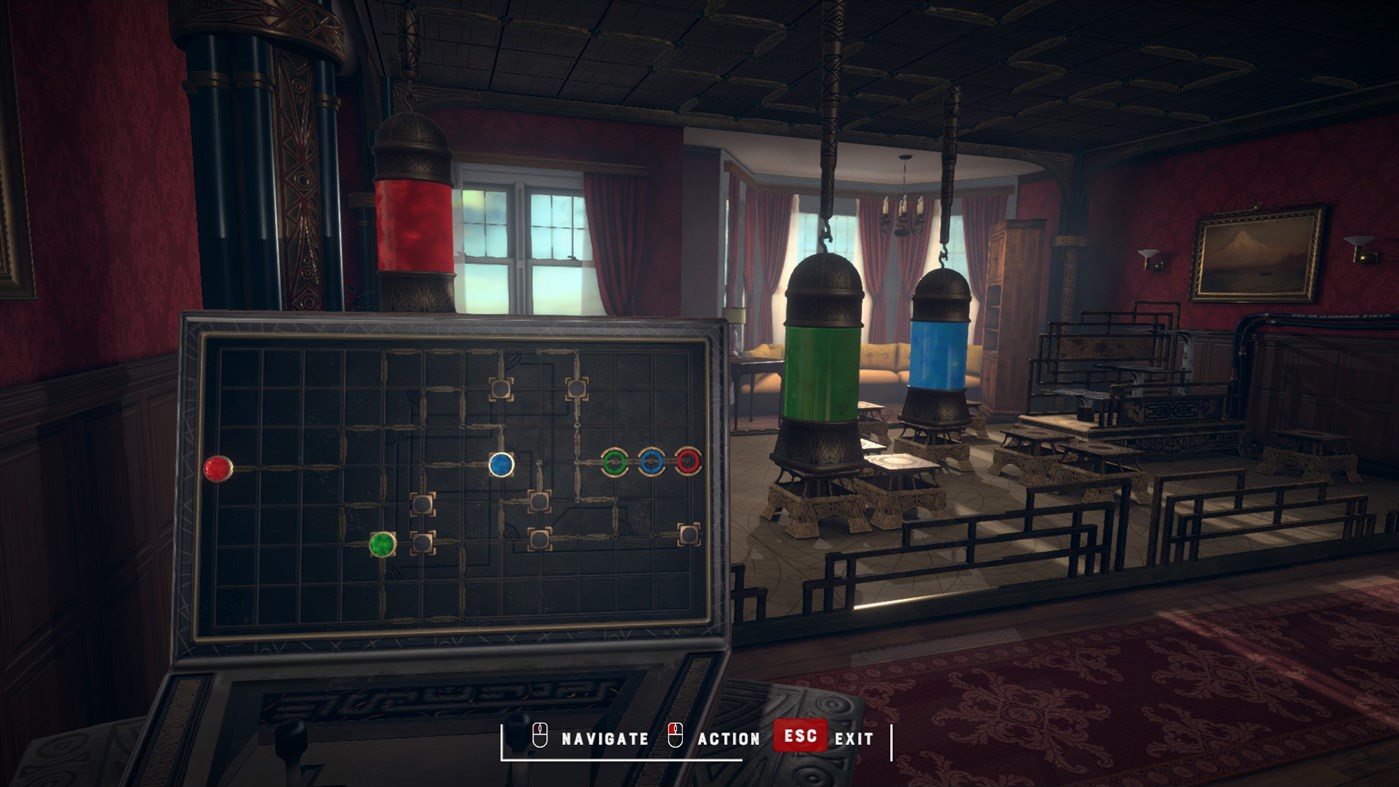The width and height of the screenshot is (1399, 787).
Task: Select the blue node on the puzzle grid
Action: (x=500, y=464)
